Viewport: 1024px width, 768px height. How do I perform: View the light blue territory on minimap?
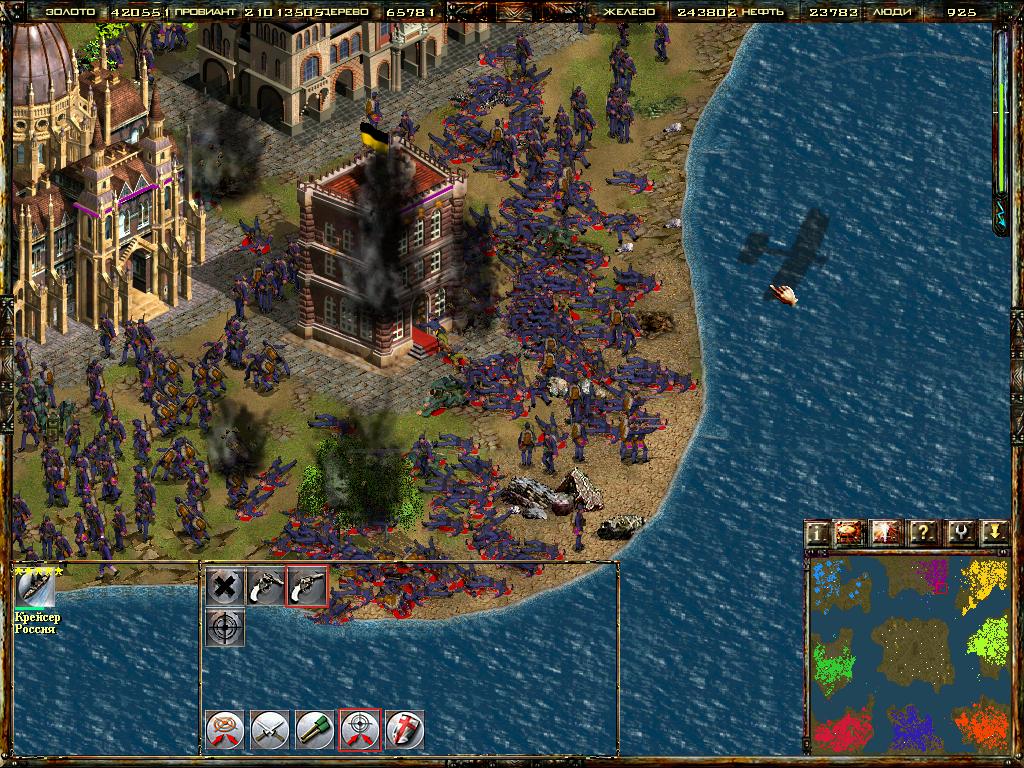click(x=832, y=582)
